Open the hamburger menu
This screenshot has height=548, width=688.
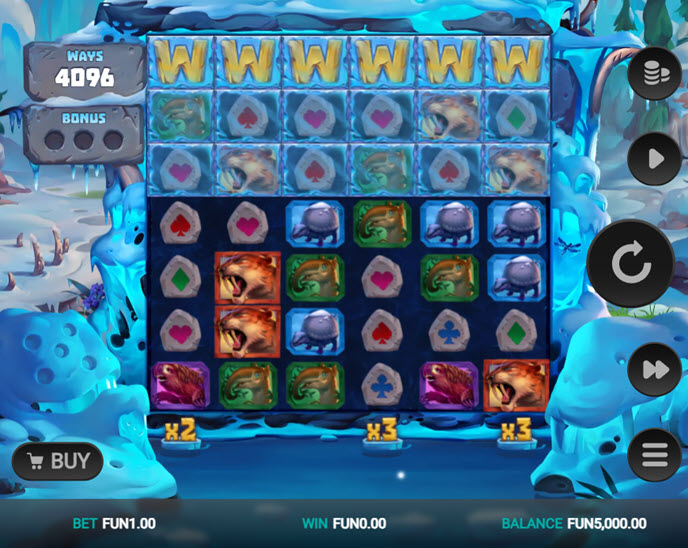[x=655, y=457]
